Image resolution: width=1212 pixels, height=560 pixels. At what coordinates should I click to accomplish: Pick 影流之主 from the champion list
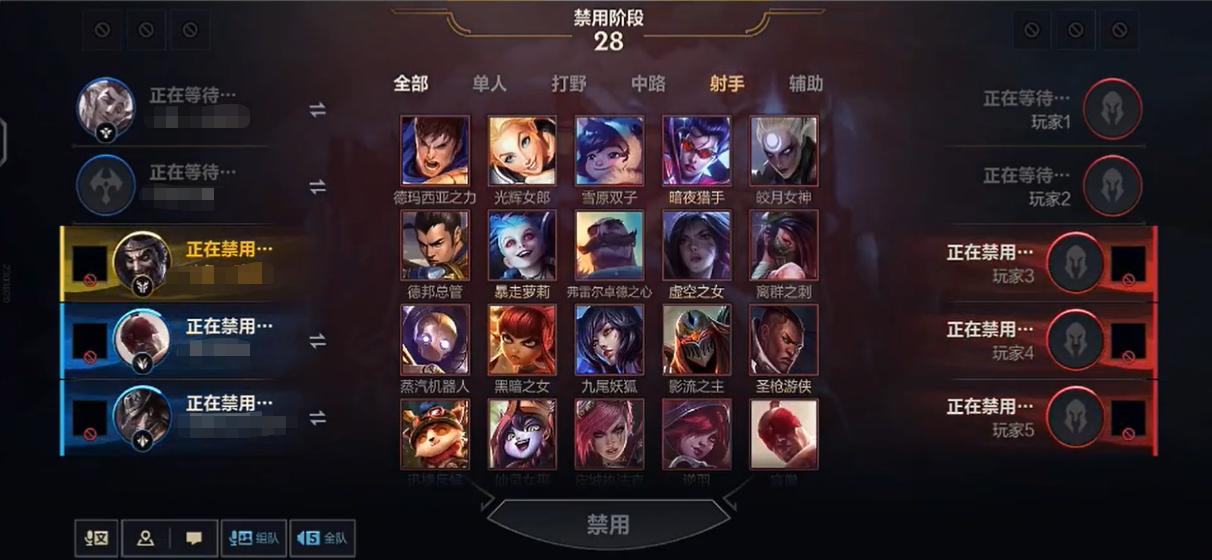coord(697,339)
